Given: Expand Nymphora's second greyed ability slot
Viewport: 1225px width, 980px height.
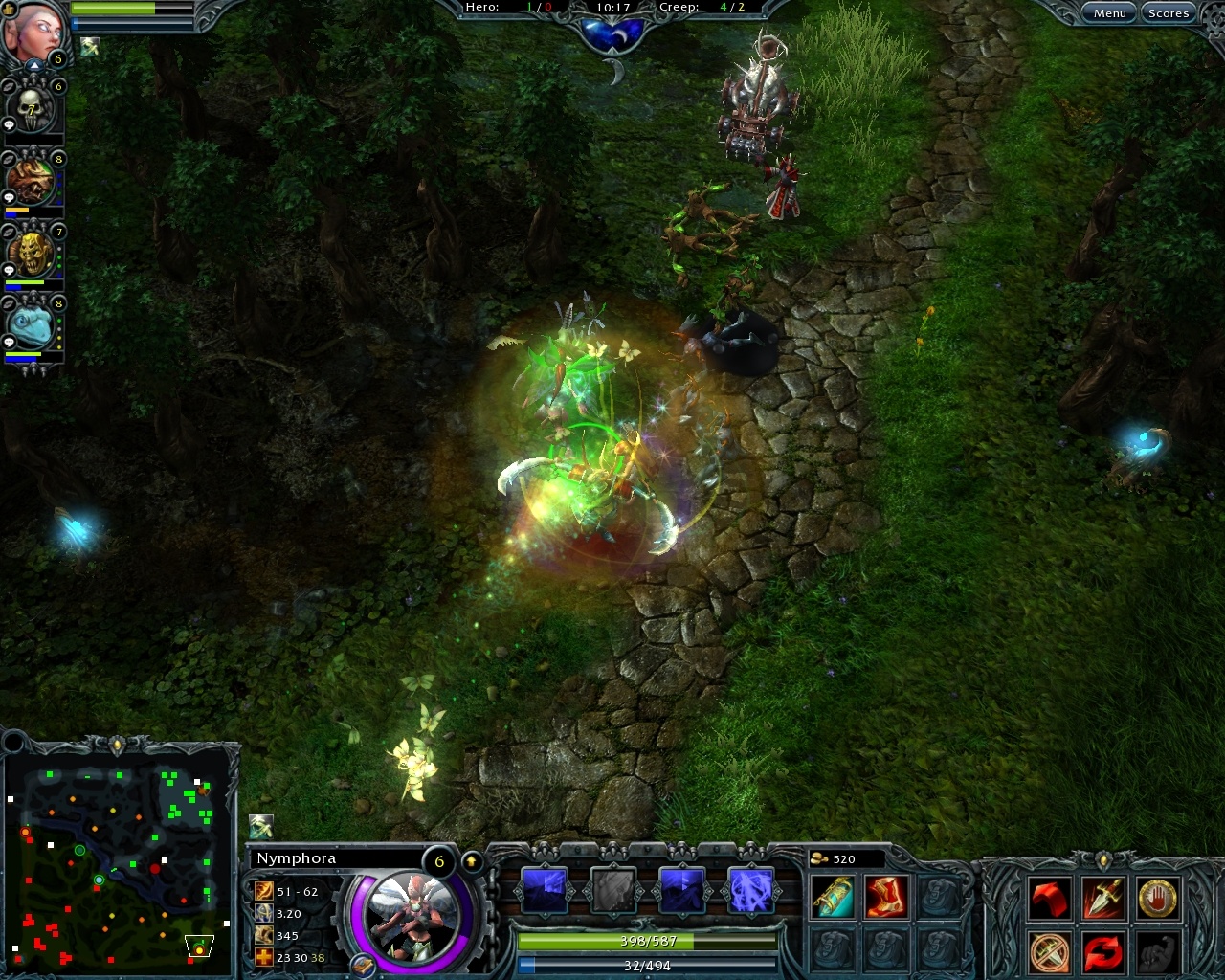Looking at the screenshot, I should 613,888.
